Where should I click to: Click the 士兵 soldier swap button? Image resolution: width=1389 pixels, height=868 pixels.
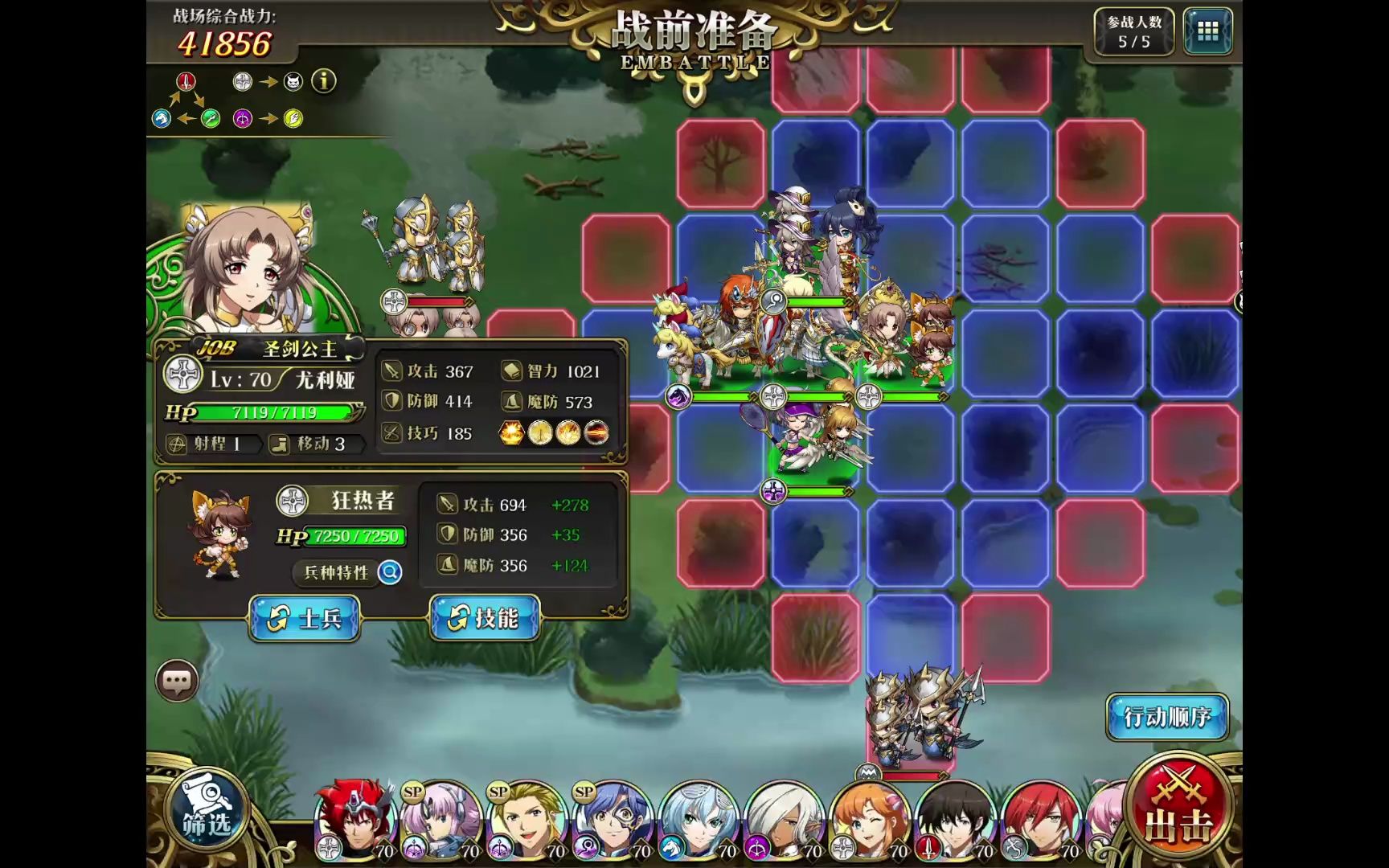pos(305,619)
